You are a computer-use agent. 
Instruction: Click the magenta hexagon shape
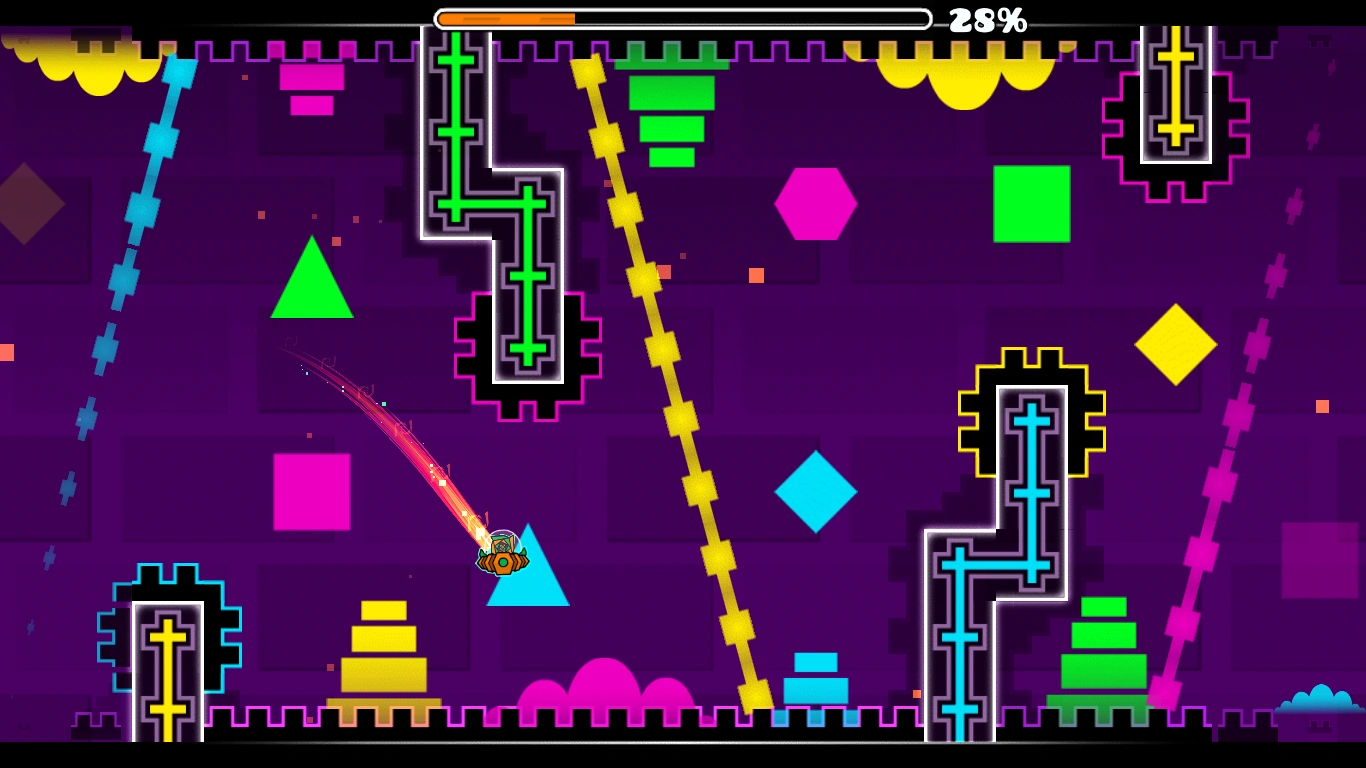tap(816, 202)
